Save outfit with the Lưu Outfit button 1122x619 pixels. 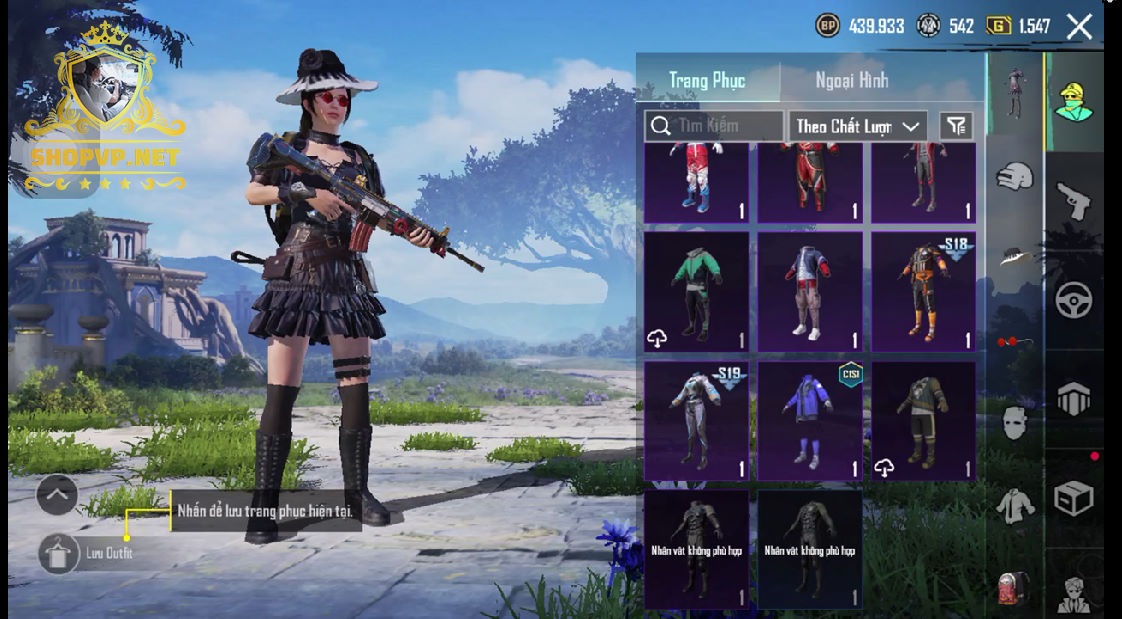[x=59, y=553]
